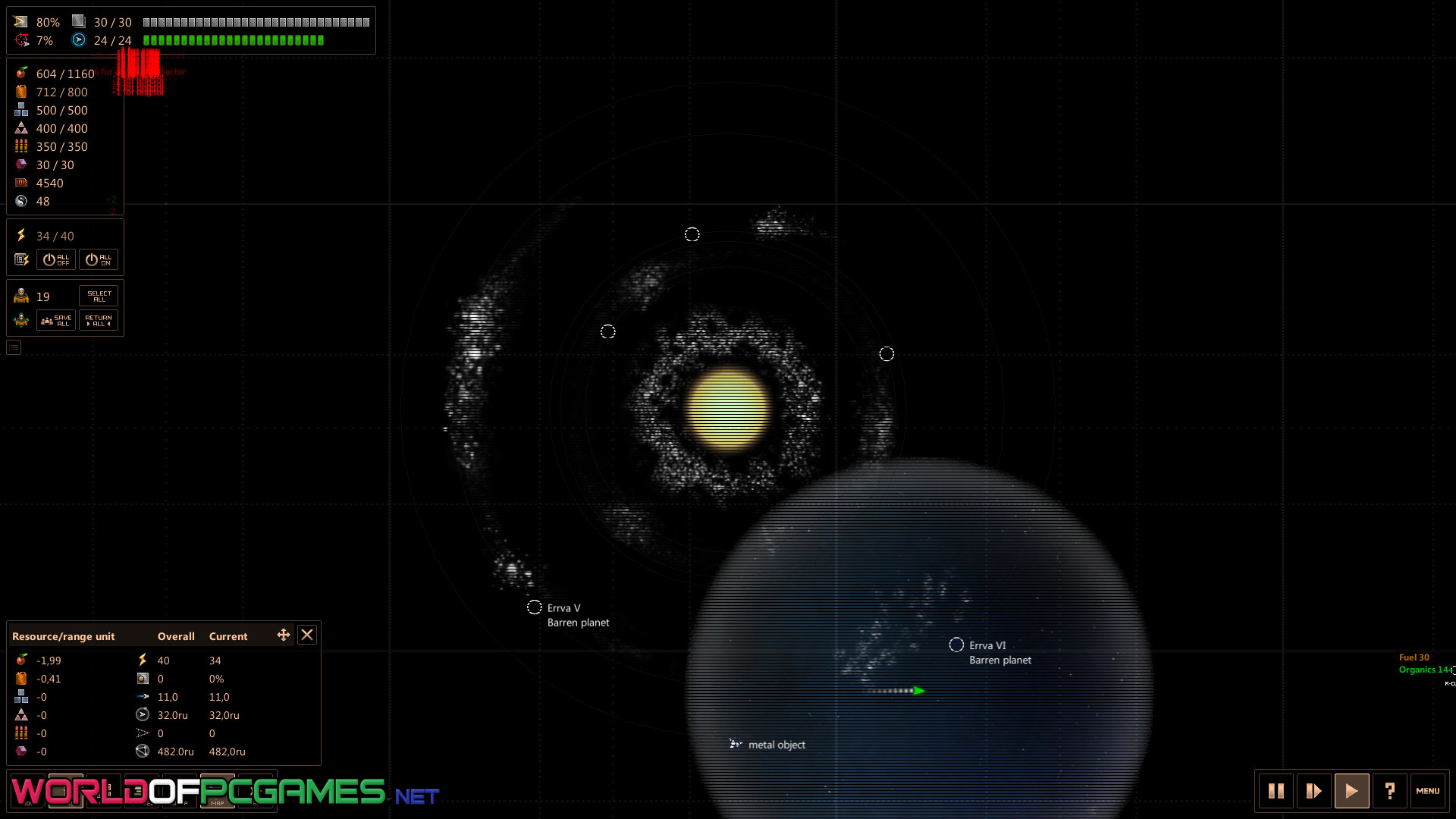1456x819 pixels.
Task: Select all crew members
Action: 99,297
